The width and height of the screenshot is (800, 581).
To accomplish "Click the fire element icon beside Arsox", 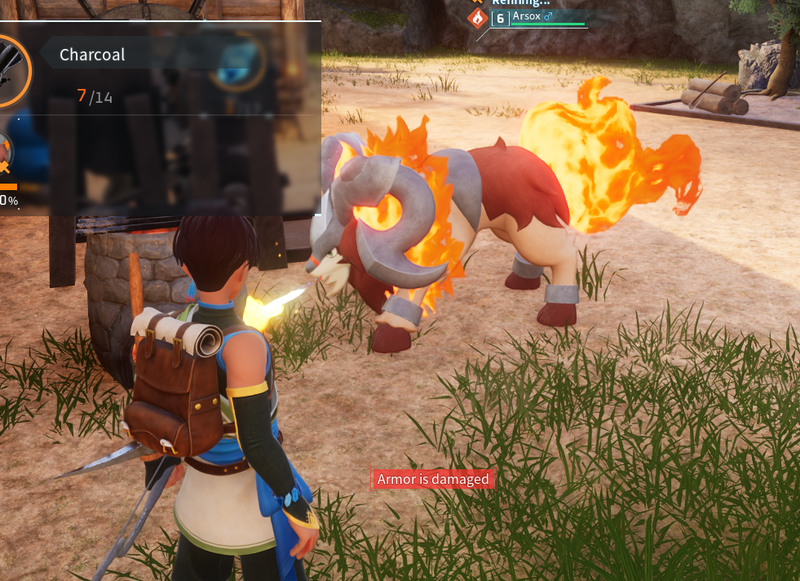I will pos(477,18).
